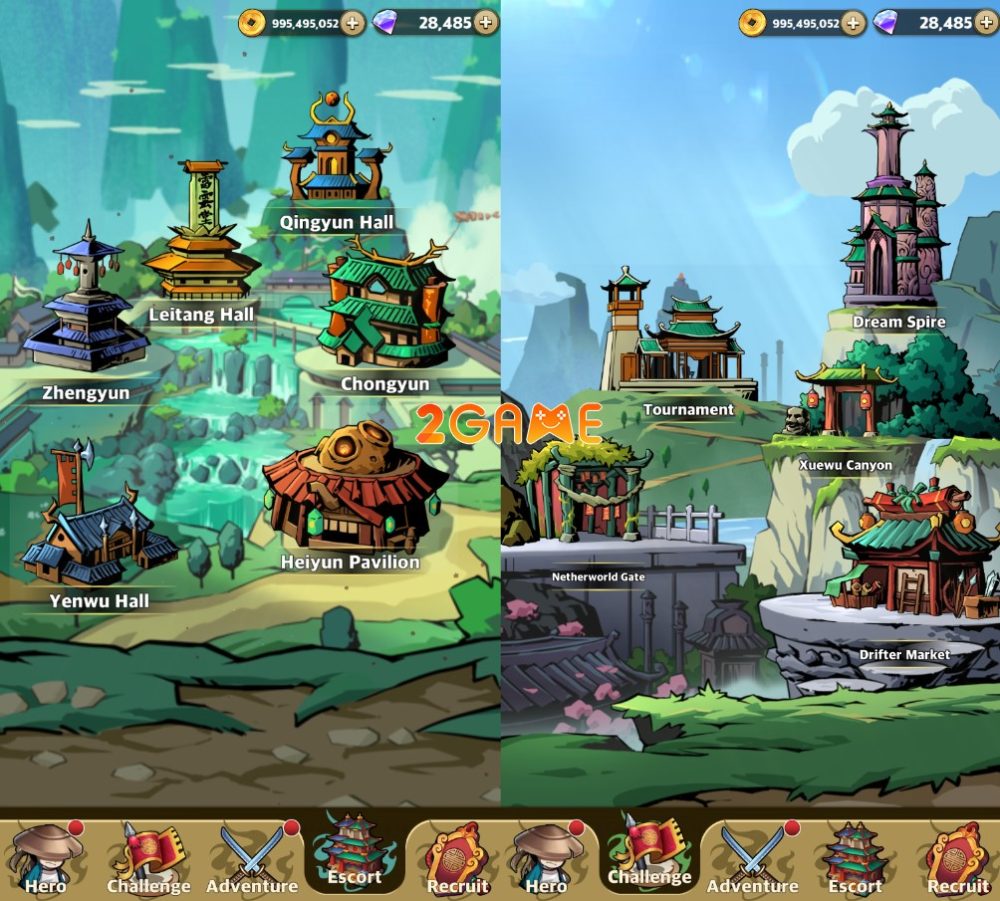Screen dimensions: 1000x901
Task: Select the Zhengyun pagoda
Action: [85, 310]
